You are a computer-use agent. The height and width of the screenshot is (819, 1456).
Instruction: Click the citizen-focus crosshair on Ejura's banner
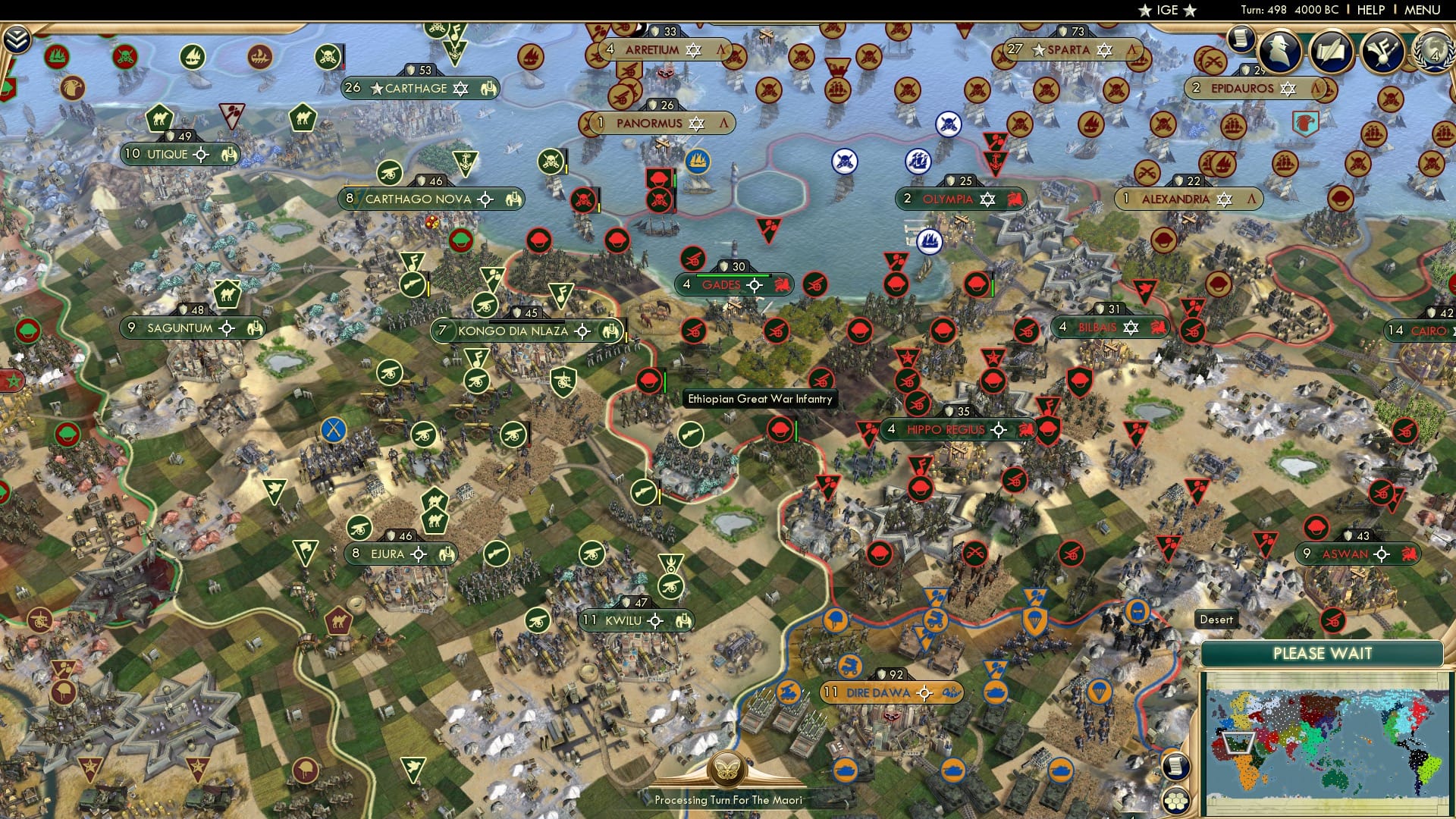tap(418, 554)
